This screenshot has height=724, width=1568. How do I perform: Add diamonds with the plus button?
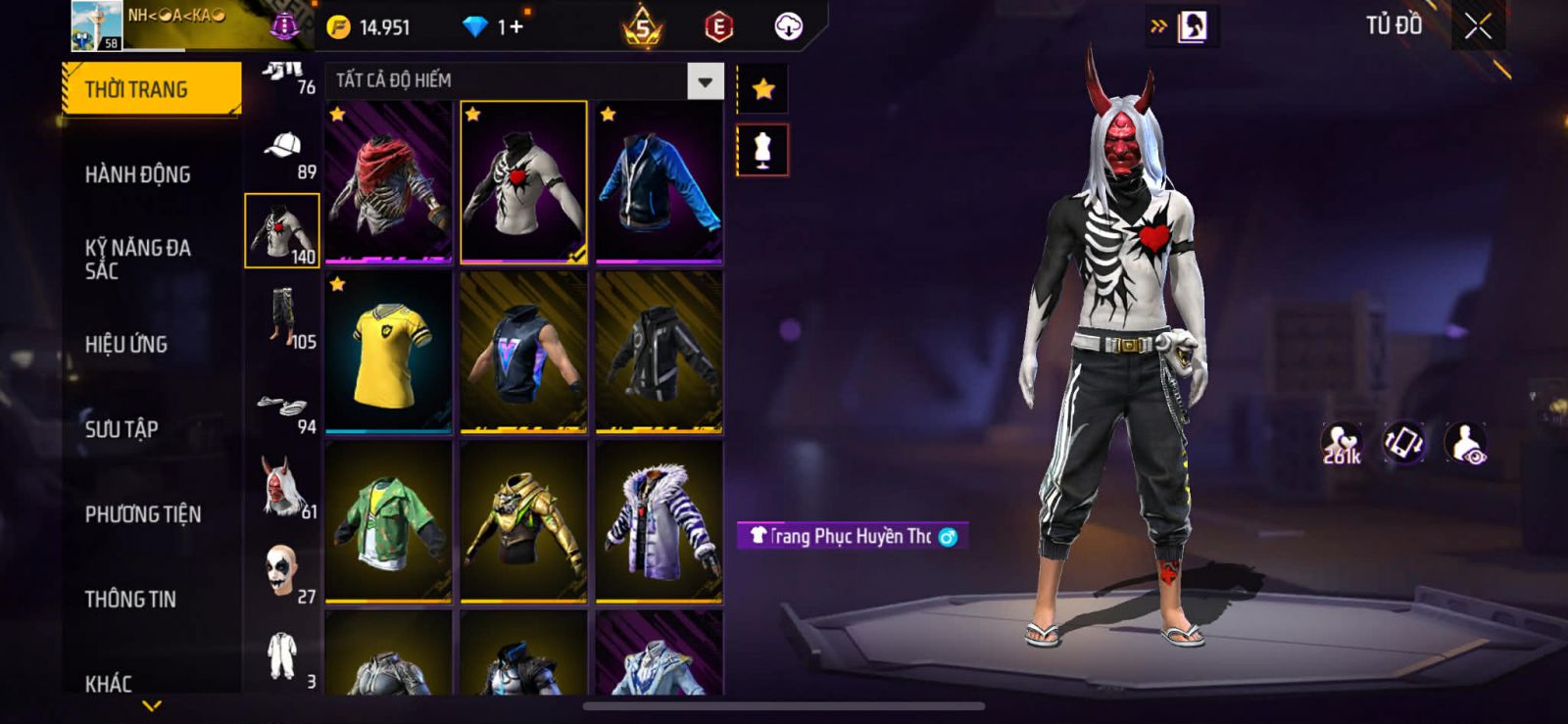point(515,26)
